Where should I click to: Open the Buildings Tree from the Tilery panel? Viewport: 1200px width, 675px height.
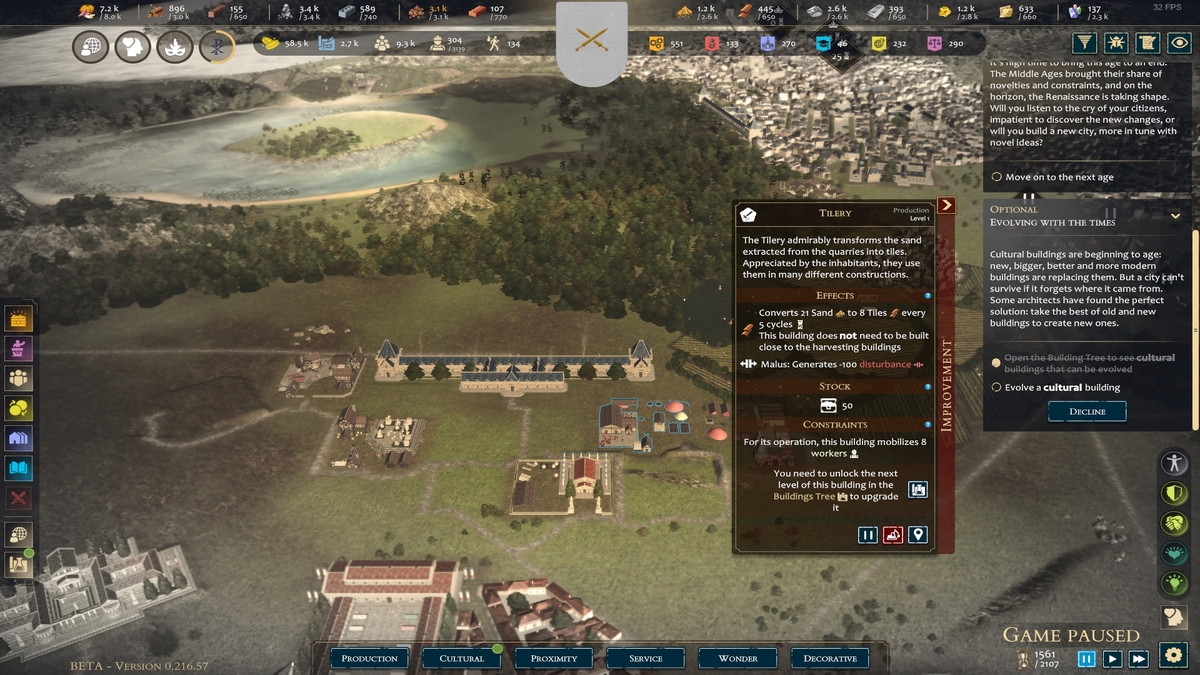click(917, 489)
